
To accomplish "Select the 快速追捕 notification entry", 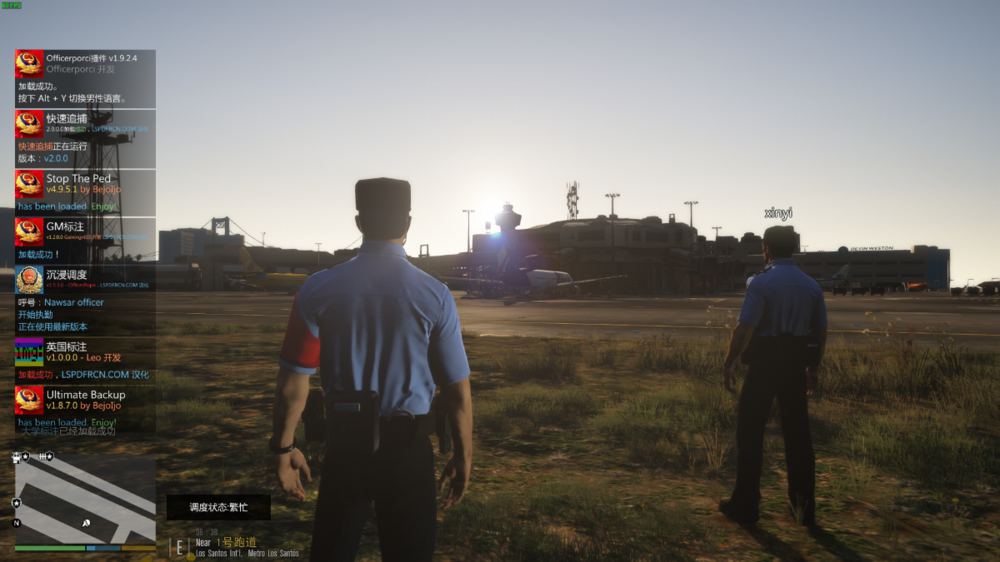I will [85, 139].
